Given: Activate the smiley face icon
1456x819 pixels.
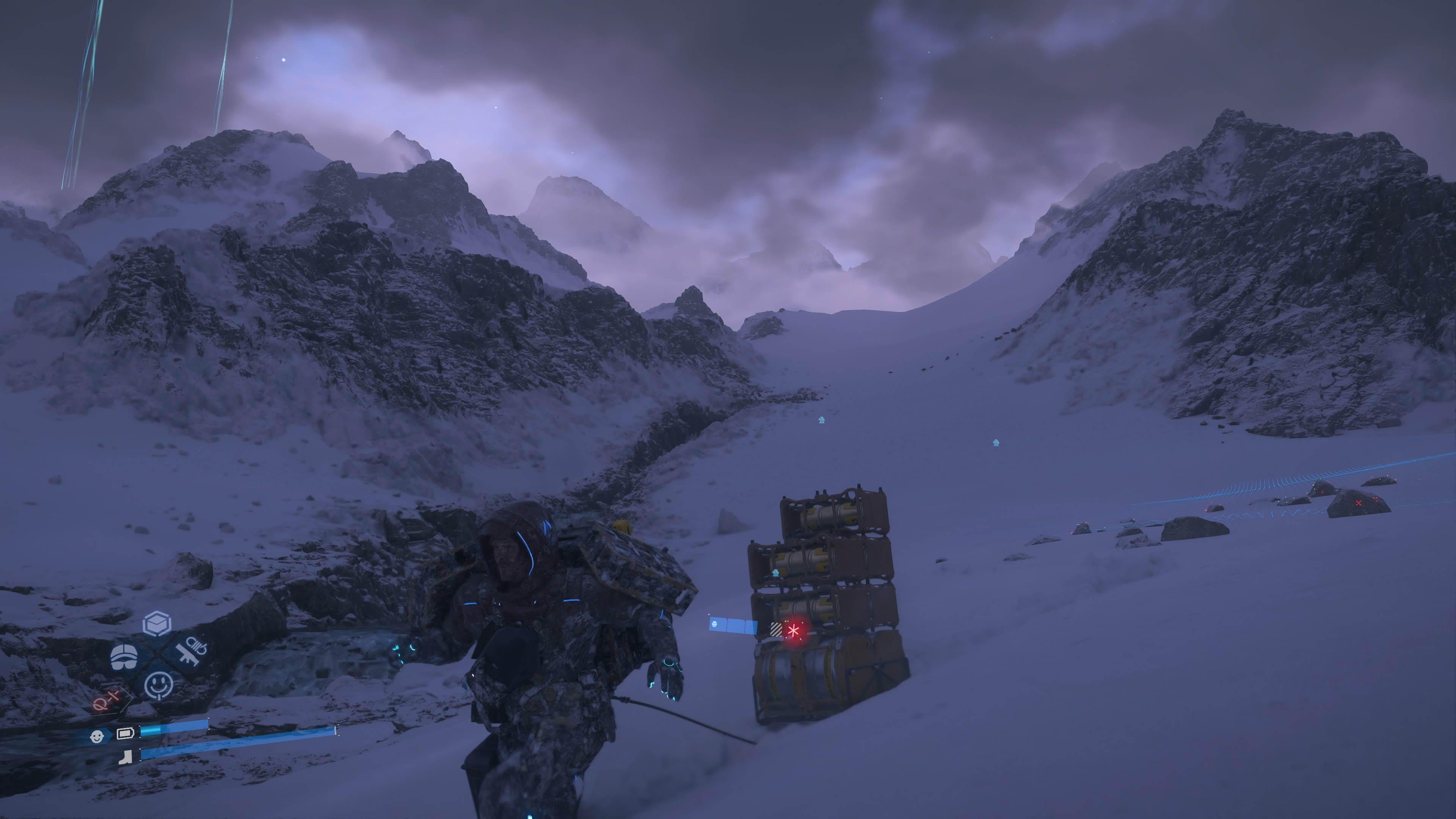Looking at the screenshot, I should [x=159, y=685].
